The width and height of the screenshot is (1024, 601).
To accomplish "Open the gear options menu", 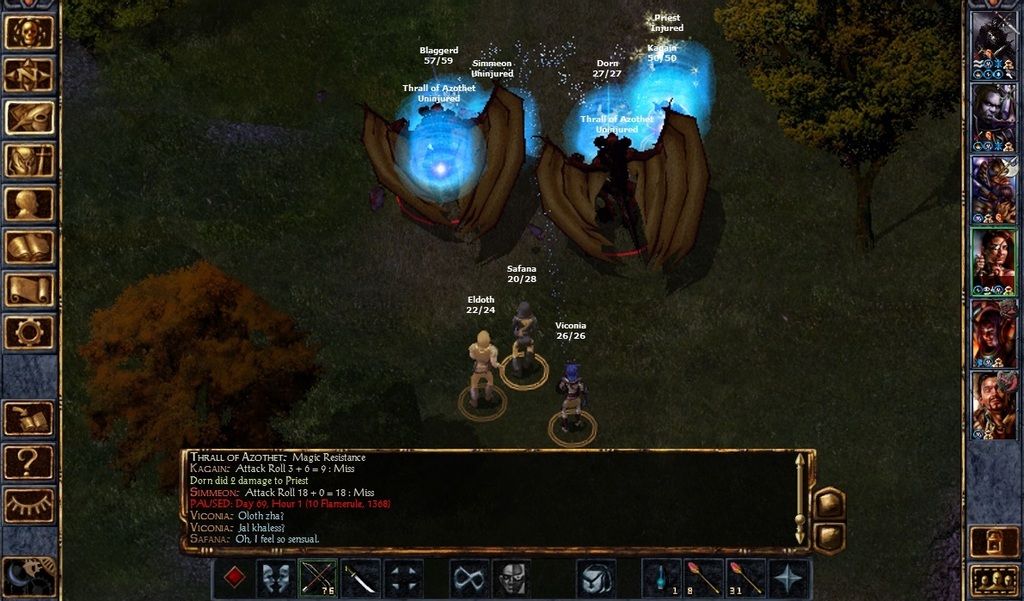I will click(x=29, y=332).
